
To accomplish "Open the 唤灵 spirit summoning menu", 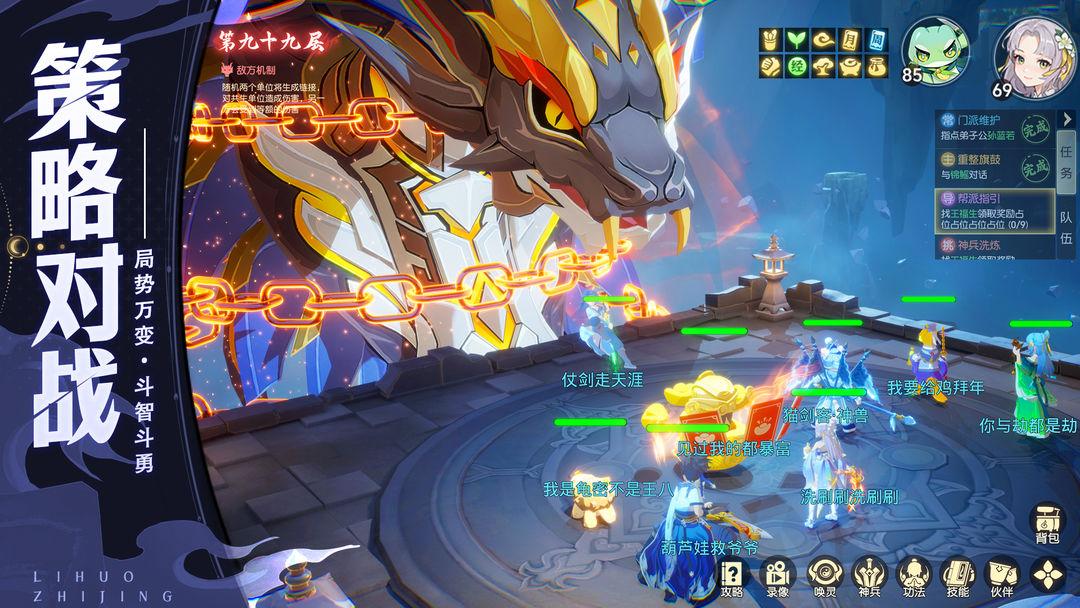I will point(821,577).
